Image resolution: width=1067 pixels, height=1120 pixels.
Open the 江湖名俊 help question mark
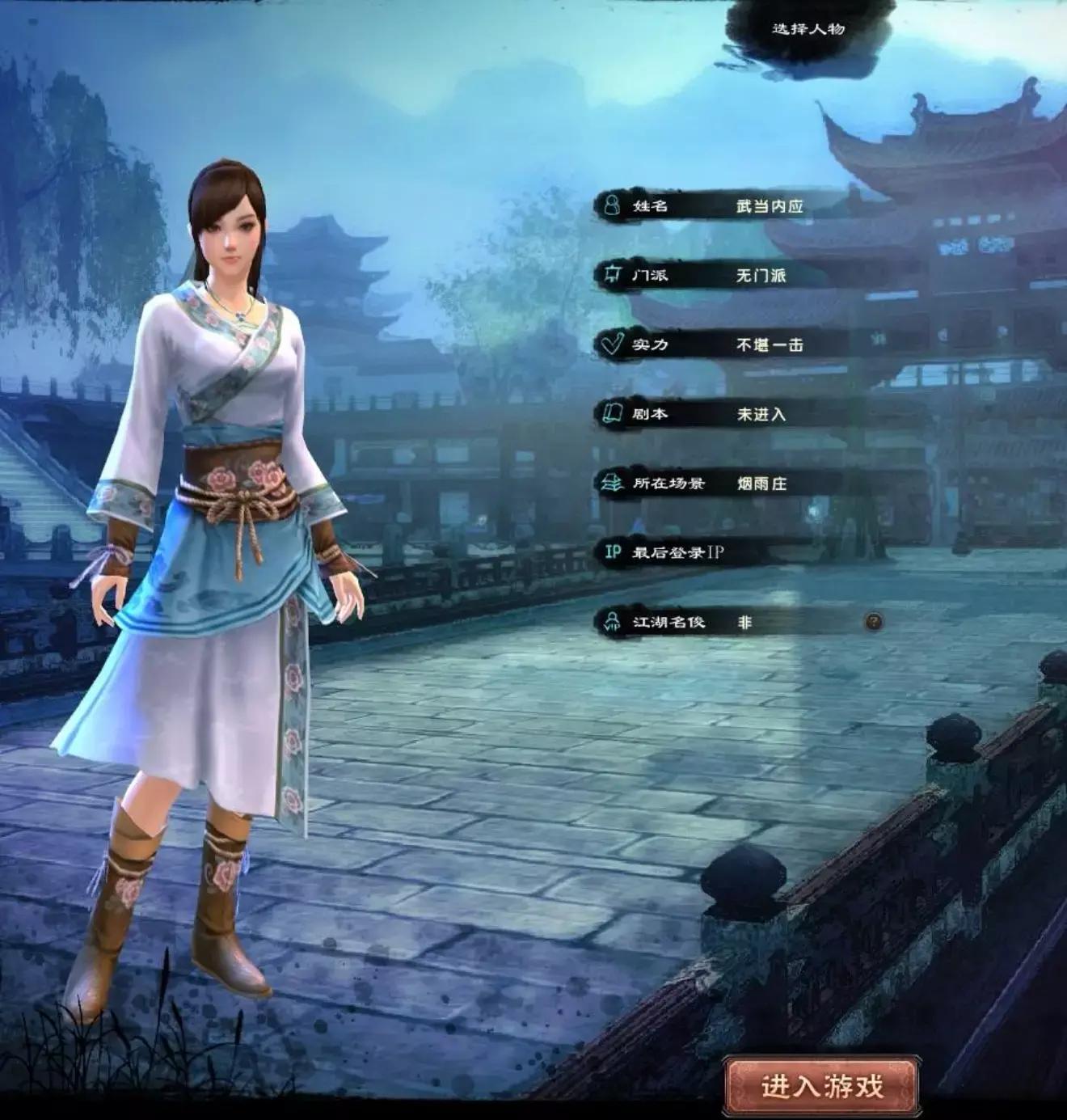click(x=873, y=621)
